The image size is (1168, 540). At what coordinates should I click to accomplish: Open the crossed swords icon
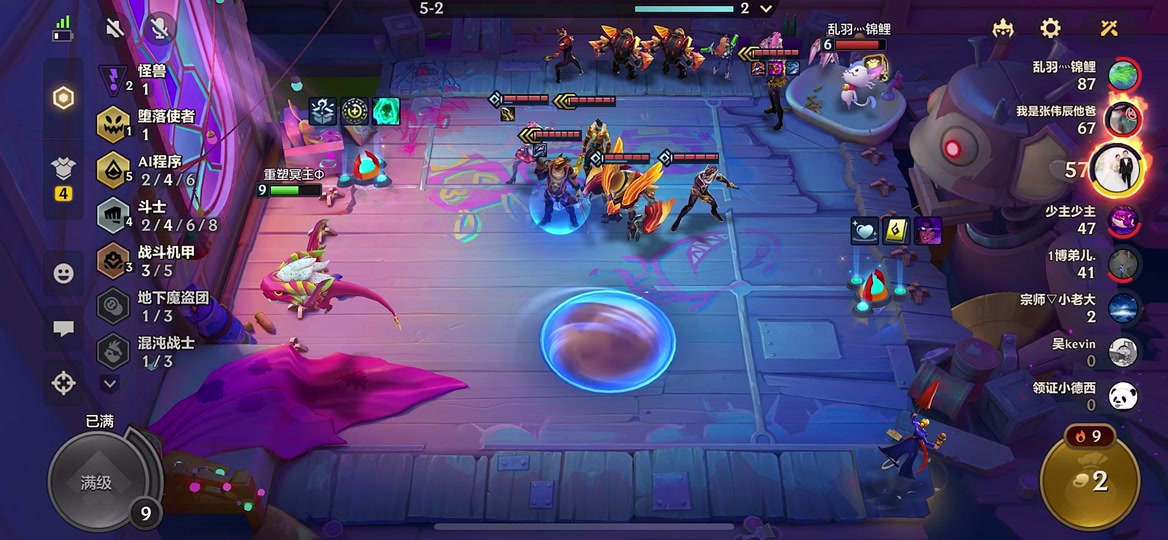click(1108, 28)
